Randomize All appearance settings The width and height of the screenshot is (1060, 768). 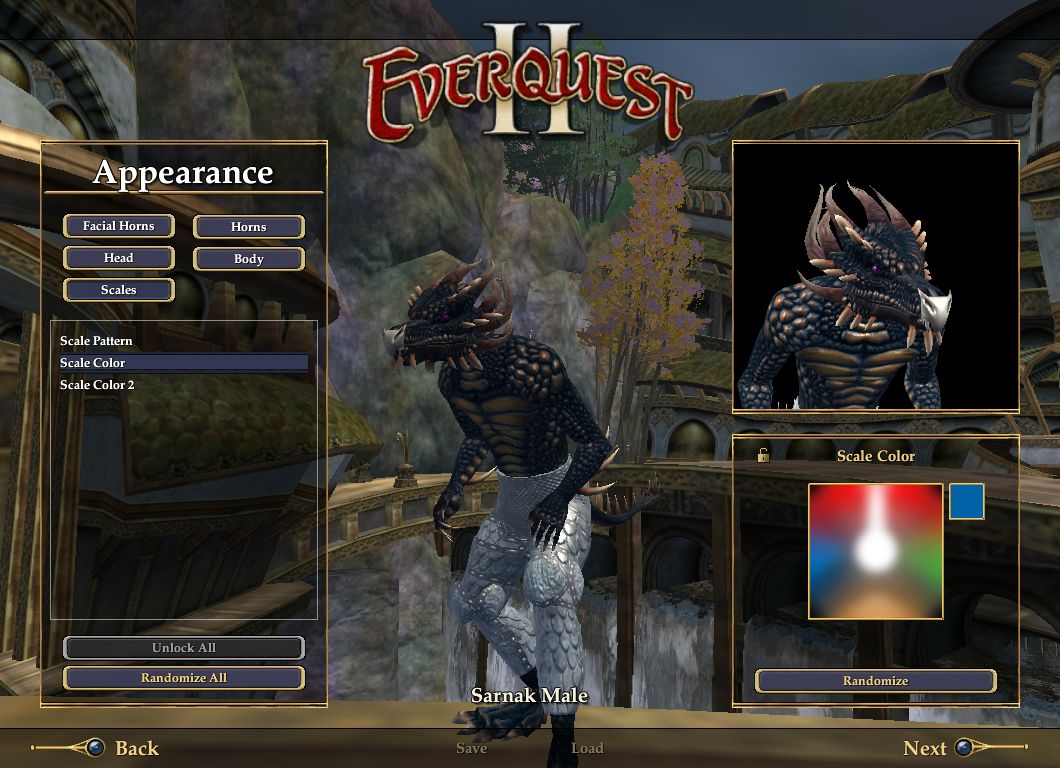click(x=183, y=678)
